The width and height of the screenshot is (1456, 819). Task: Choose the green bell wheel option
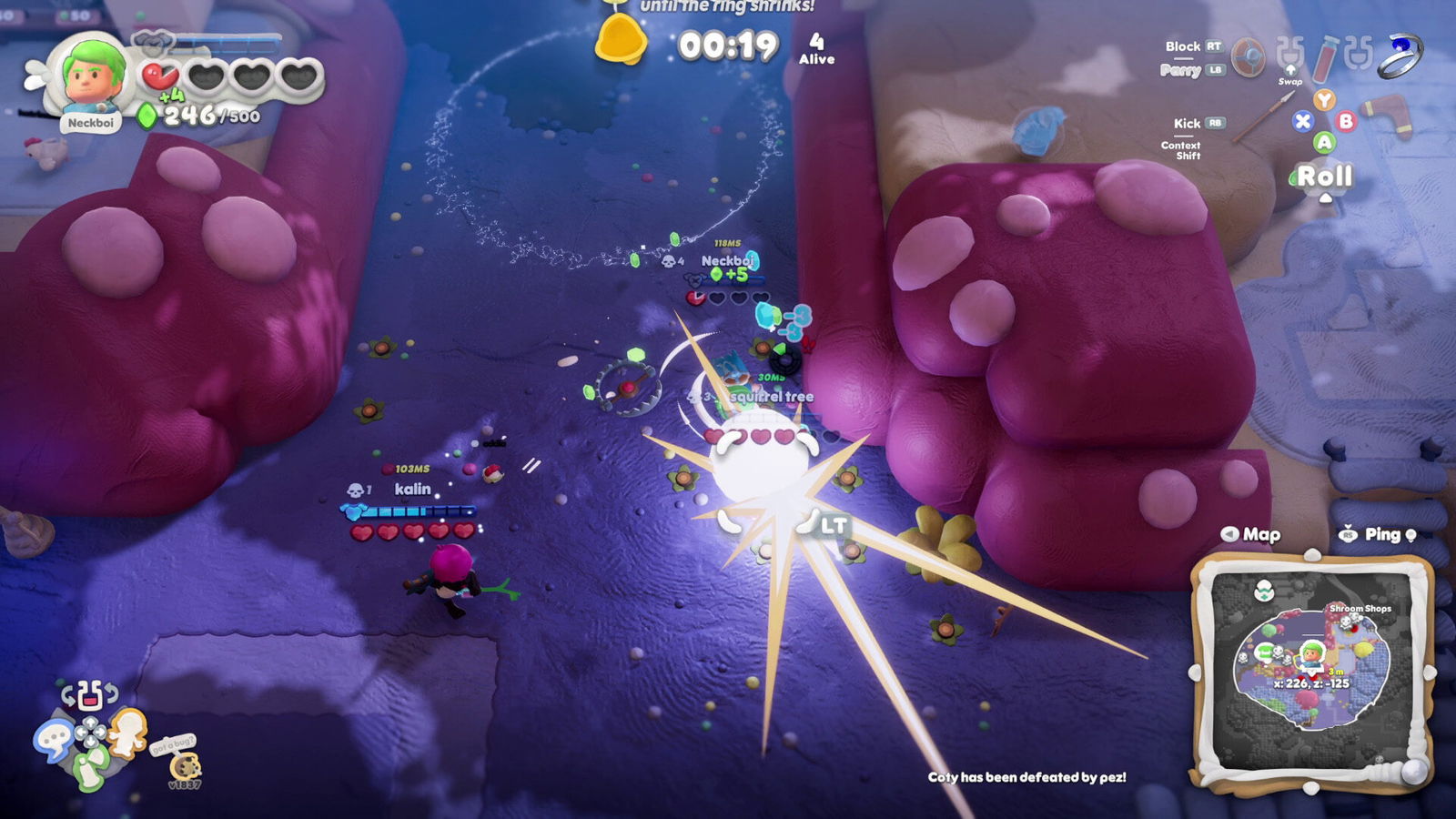tap(89, 769)
